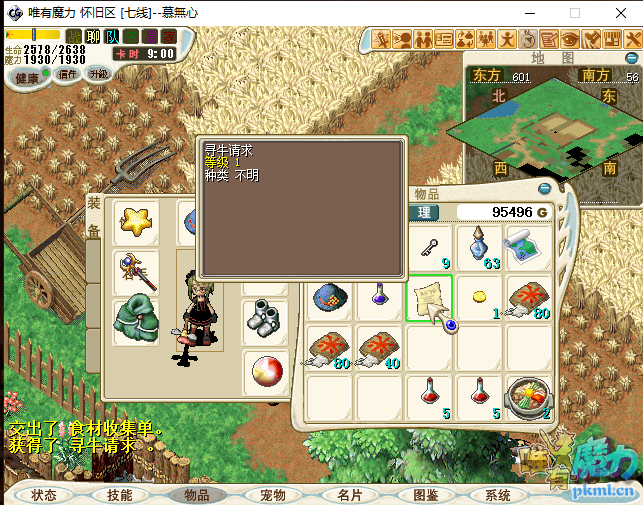The image size is (643, 505).
Task: Click the purple potion flask slot
Action: tap(380, 297)
